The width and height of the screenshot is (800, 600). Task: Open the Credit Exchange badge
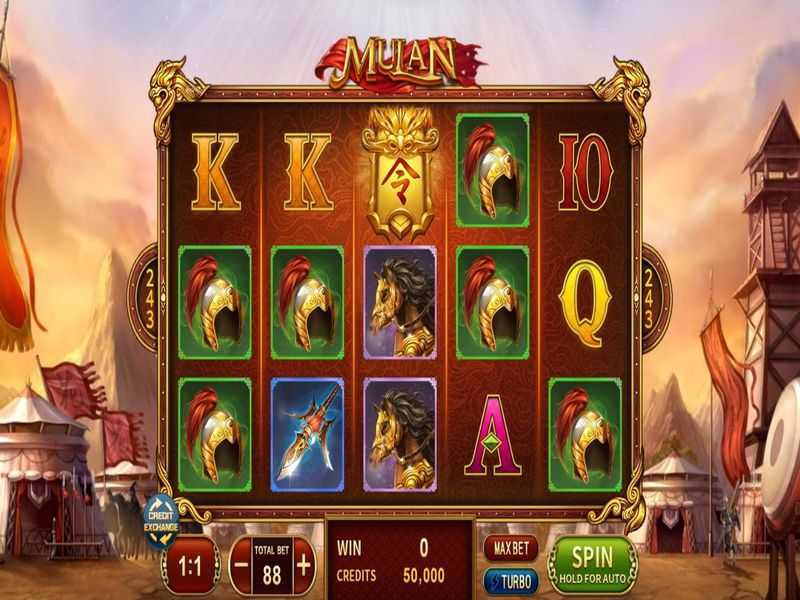tap(161, 520)
